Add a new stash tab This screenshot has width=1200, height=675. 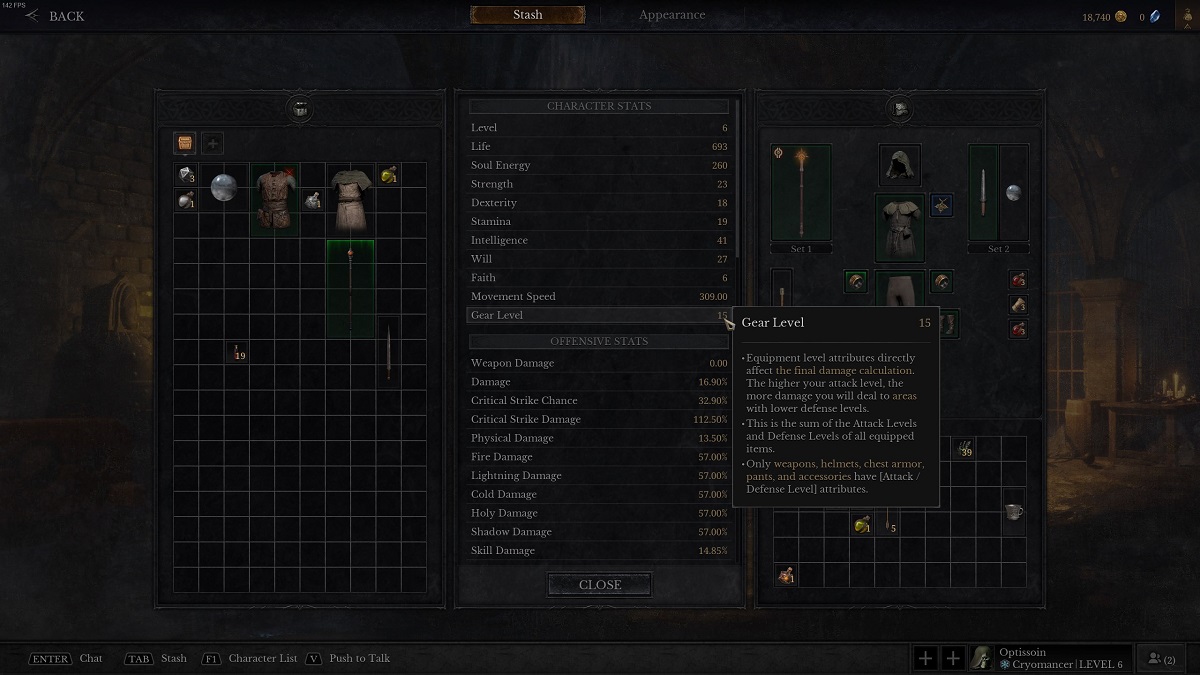click(x=212, y=143)
